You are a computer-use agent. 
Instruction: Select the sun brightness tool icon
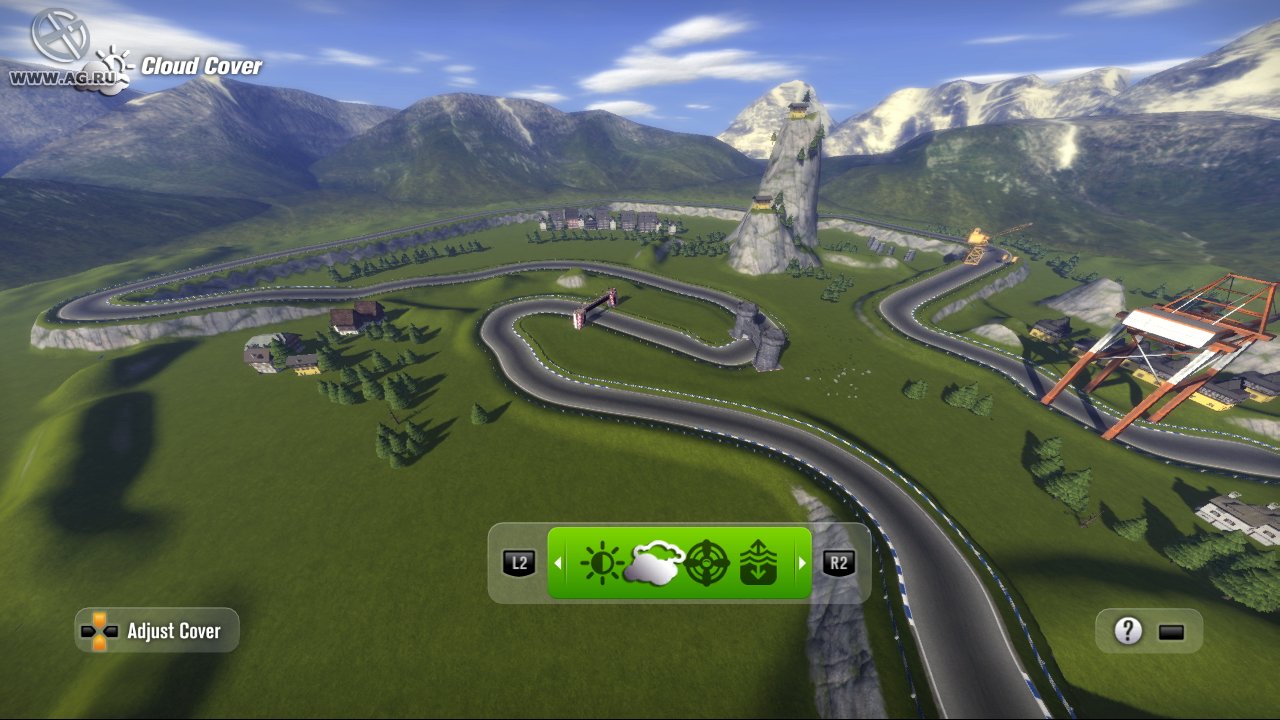point(602,563)
